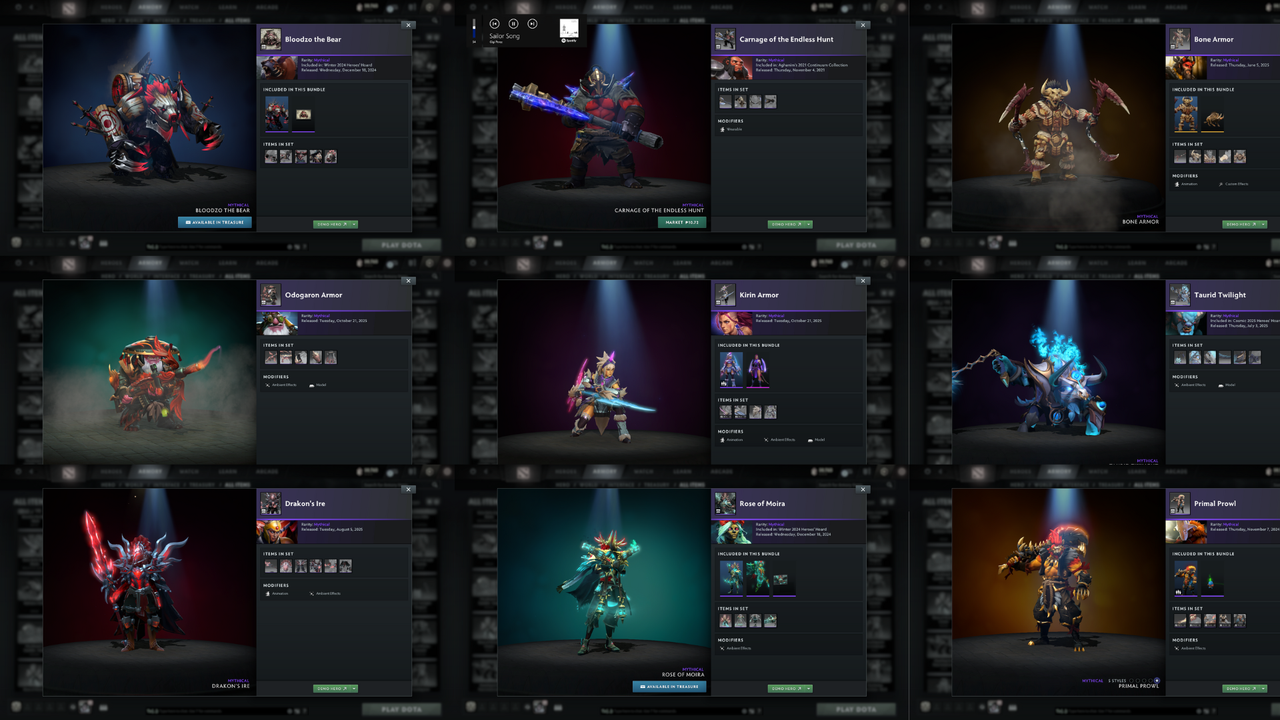Toggle Ambient Effects modifier in Kirin Armor panel
This screenshot has width=1280, height=720.
[x=766, y=439]
